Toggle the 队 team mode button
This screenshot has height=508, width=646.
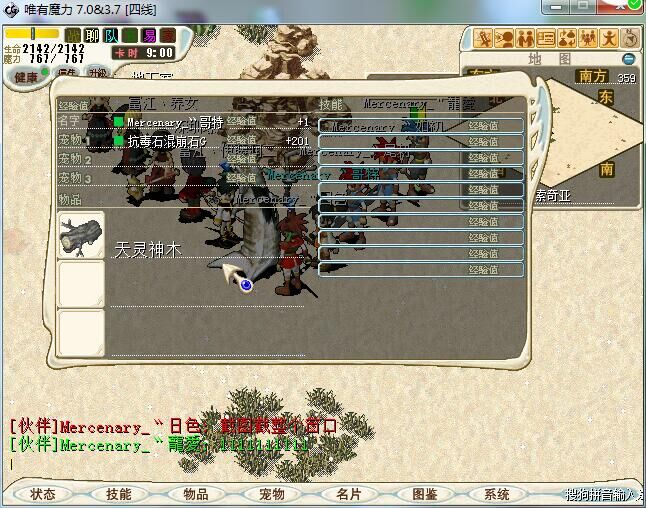[x=110, y=36]
